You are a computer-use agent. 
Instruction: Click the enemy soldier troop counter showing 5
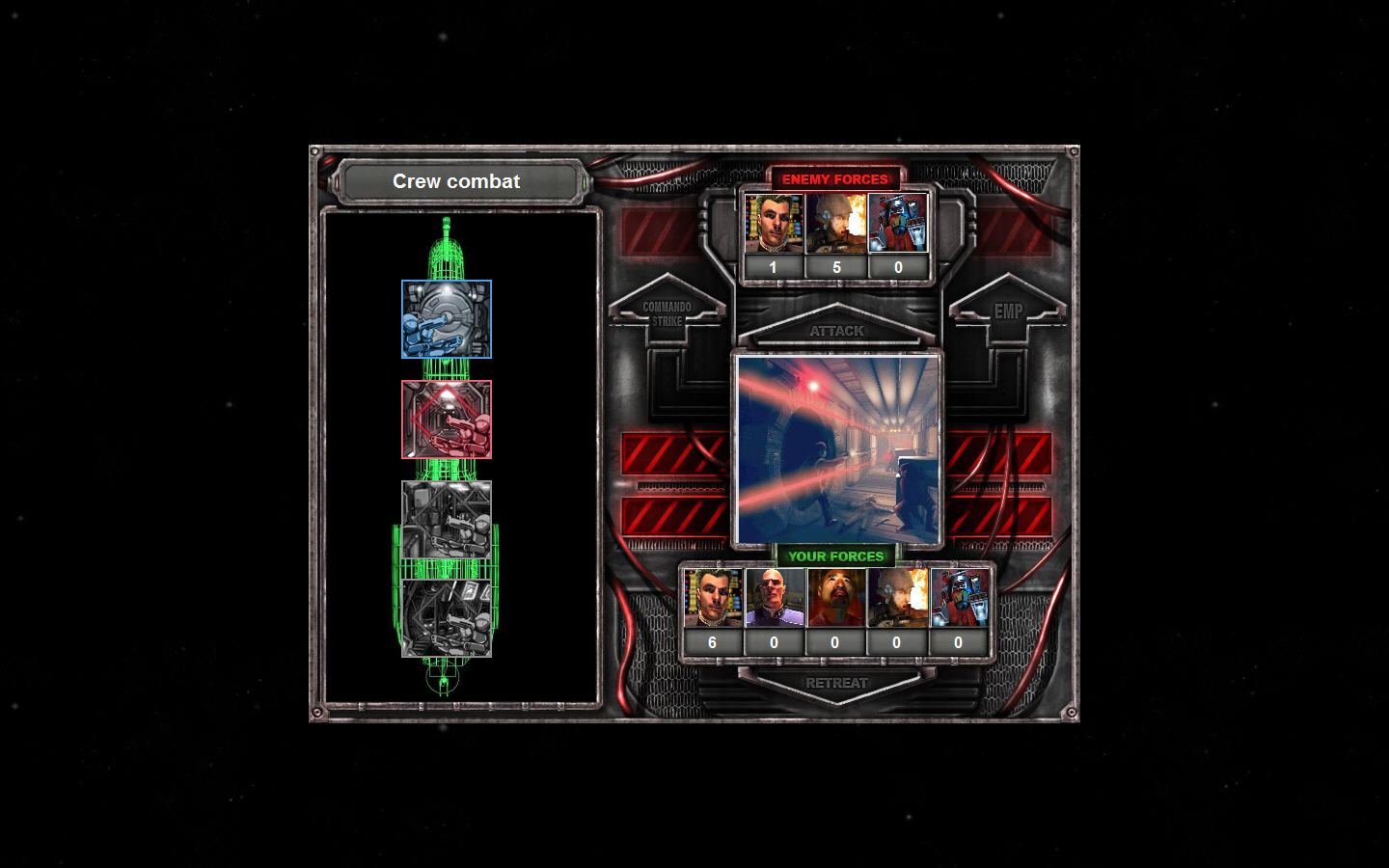coord(837,267)
